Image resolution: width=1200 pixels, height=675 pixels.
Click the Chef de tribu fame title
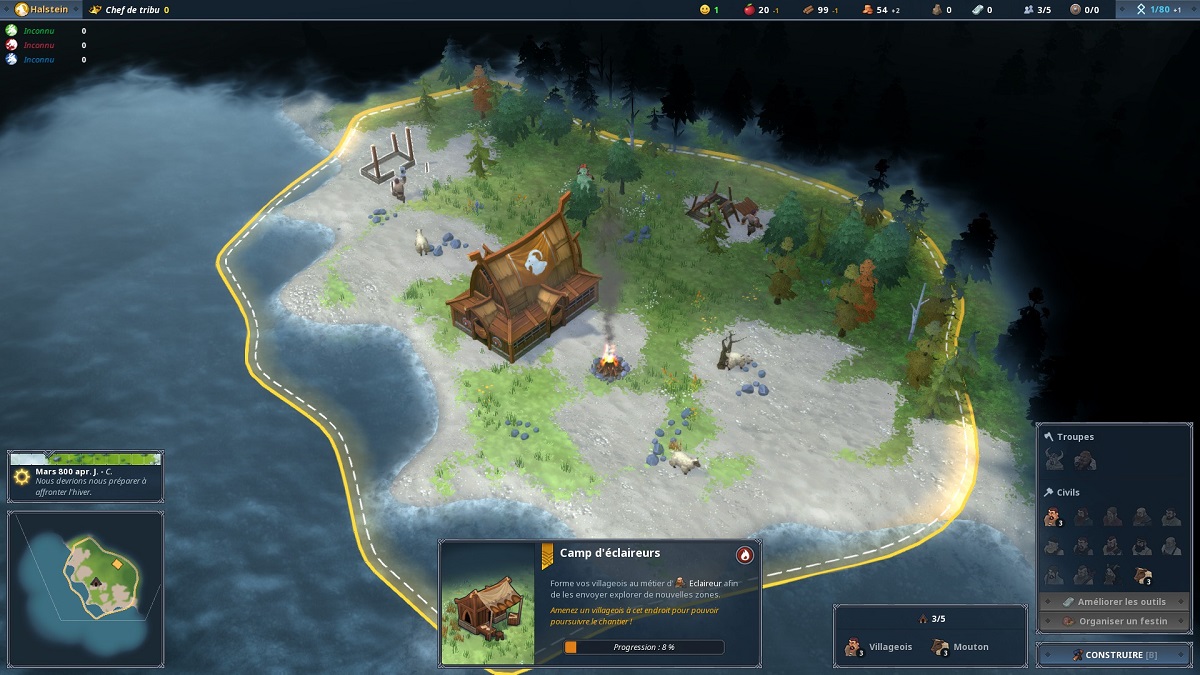click(130, 9)
